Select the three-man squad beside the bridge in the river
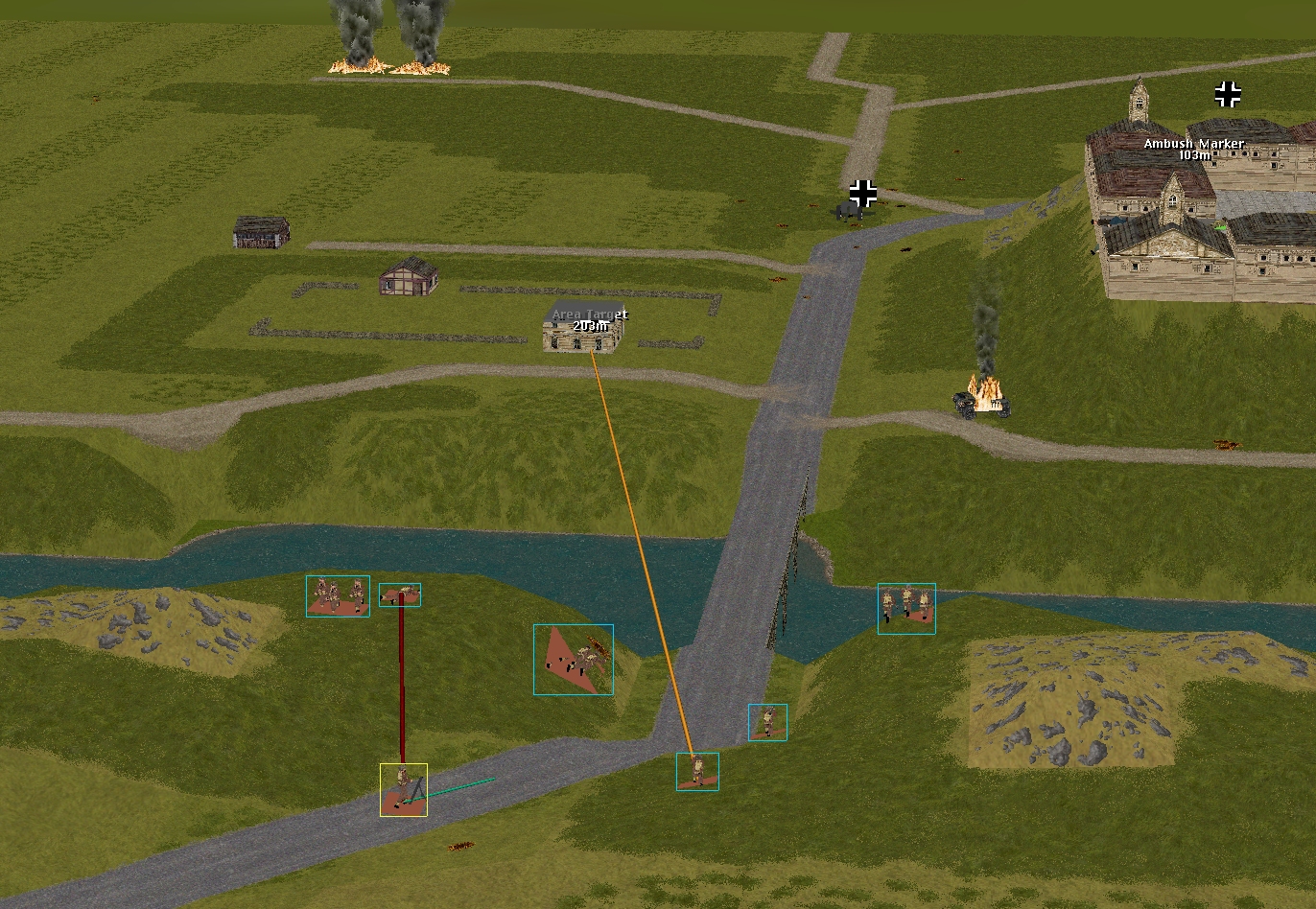 point(906,608)
